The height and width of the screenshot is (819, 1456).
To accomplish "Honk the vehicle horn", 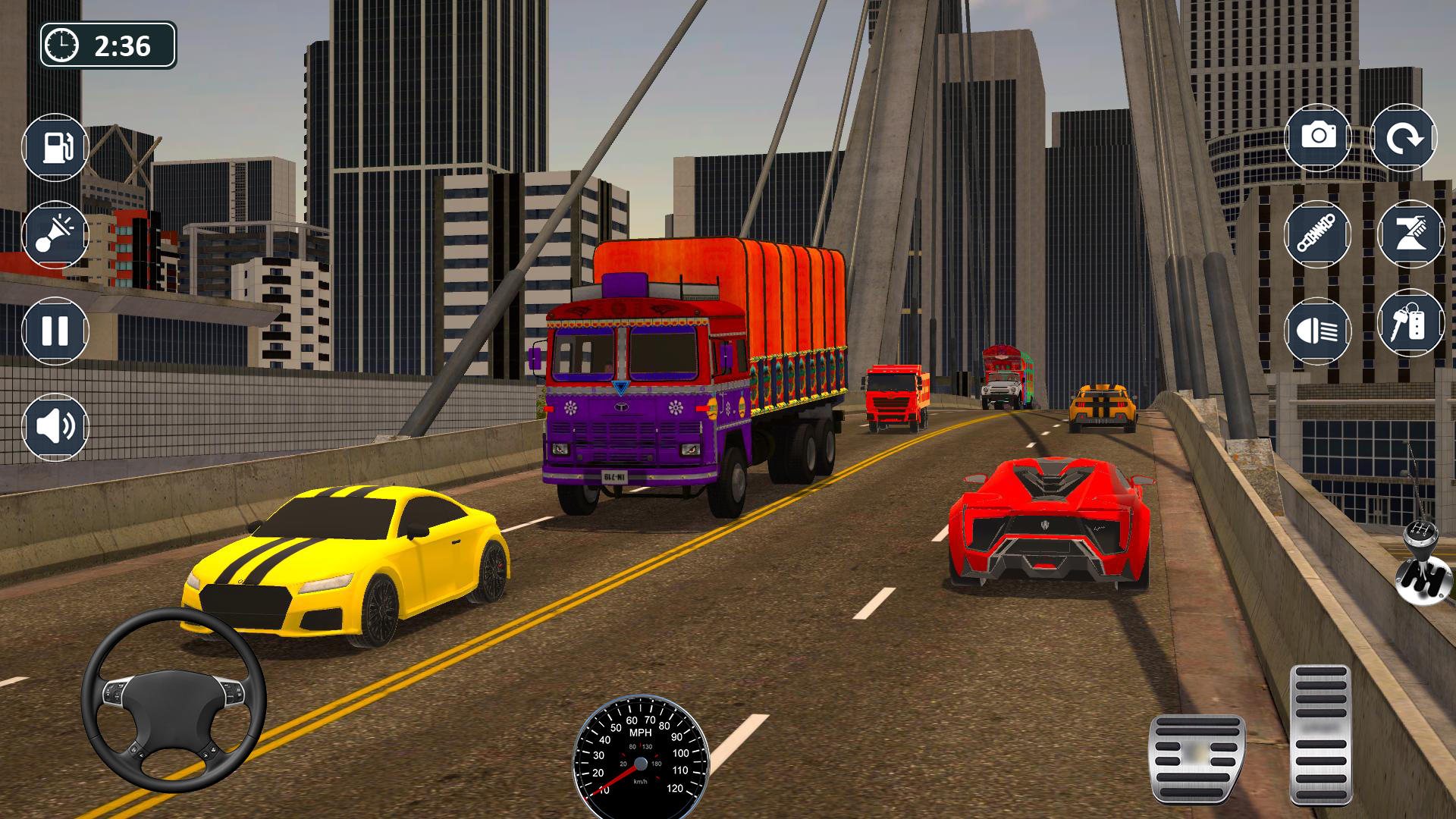I will coord(53,235).
